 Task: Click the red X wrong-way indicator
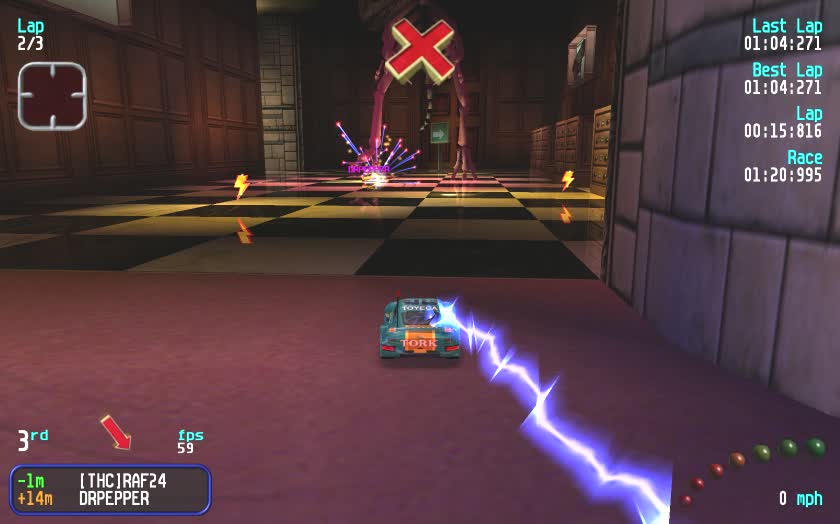click(420, 48)
